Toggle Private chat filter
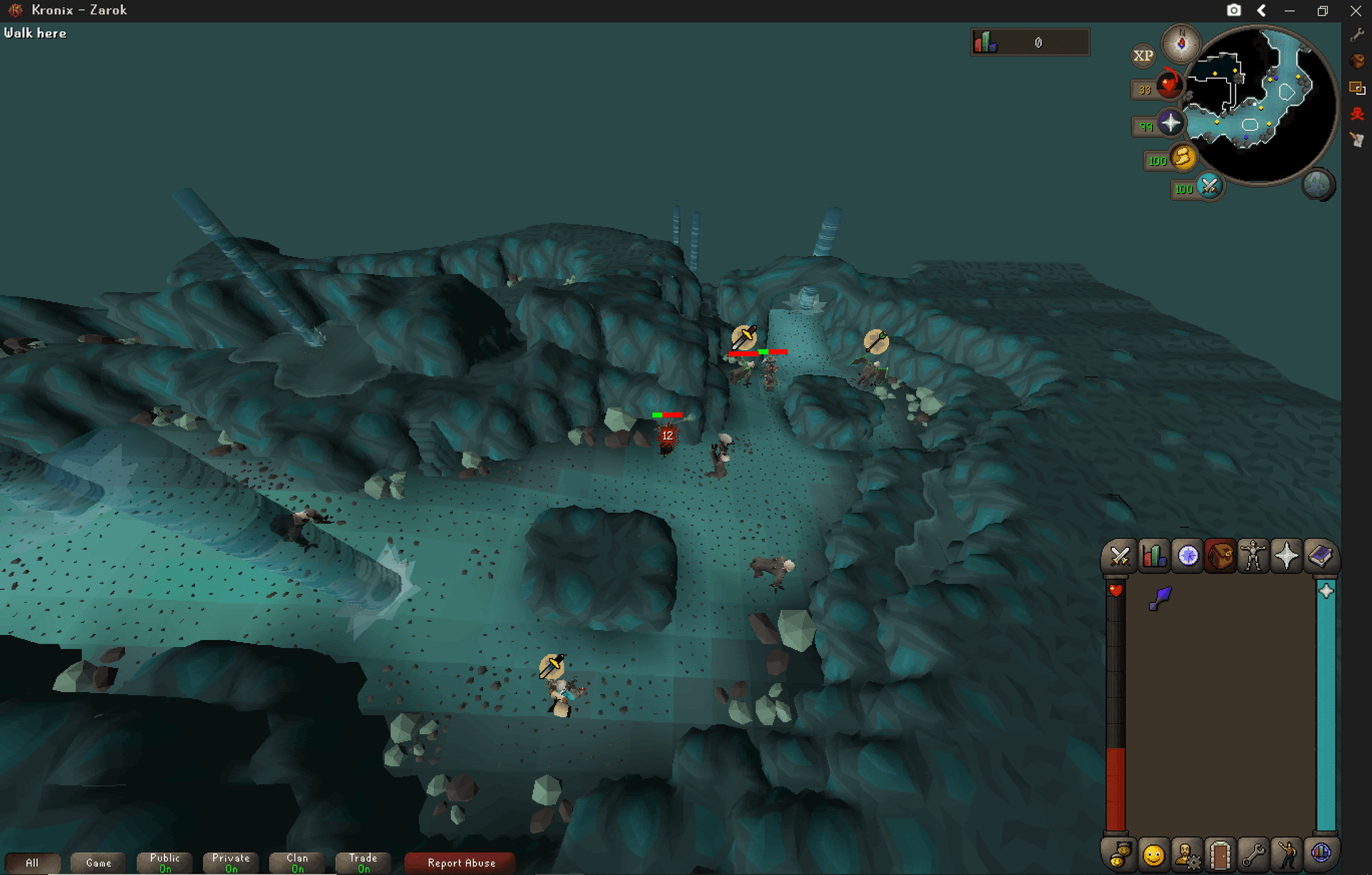The height and width of the screenshot is (875, 1372). pos(230,862)
